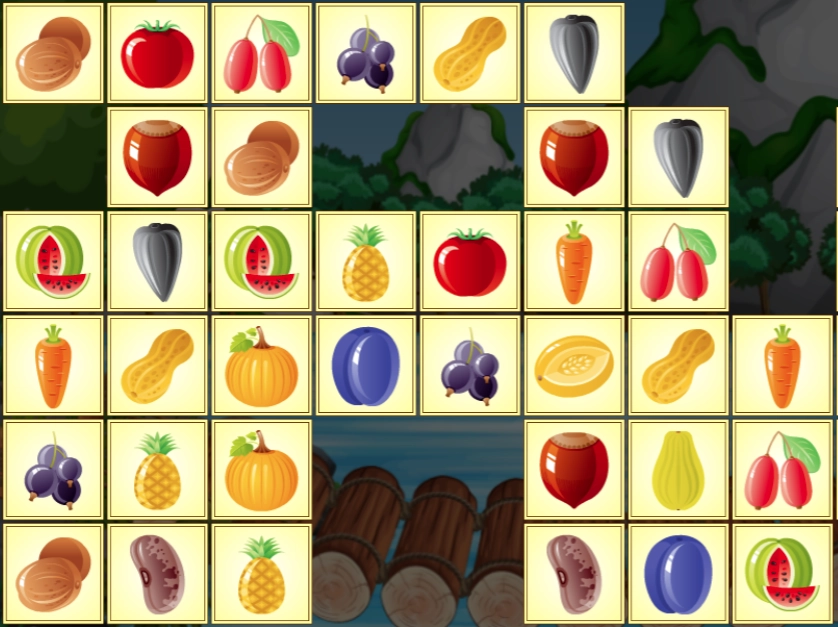
Task: Pick the yellow papaya tile
Action: 678,470
